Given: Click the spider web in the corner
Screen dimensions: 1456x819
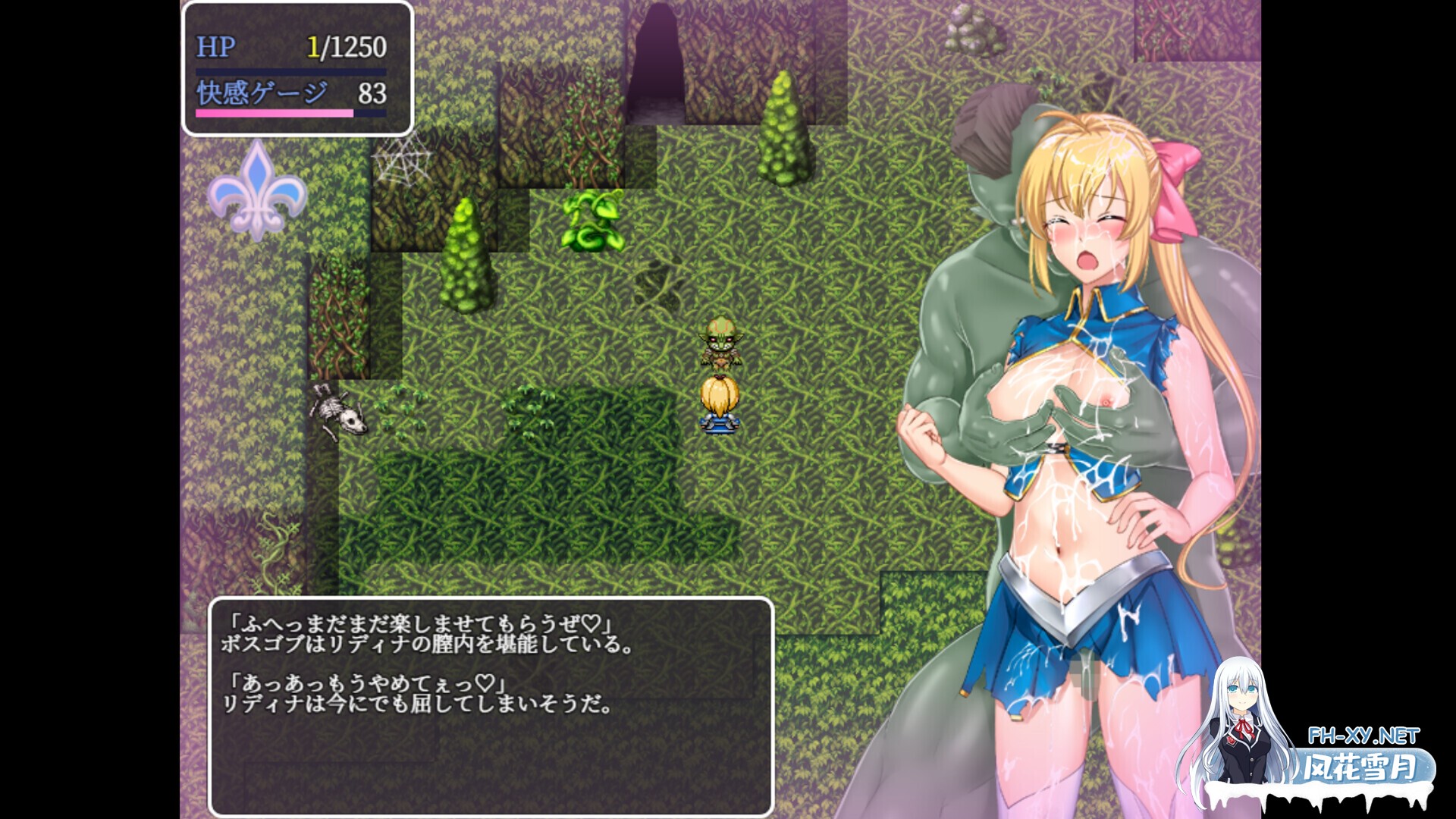Looking at the screenshot, I should [x=406, y=159].
